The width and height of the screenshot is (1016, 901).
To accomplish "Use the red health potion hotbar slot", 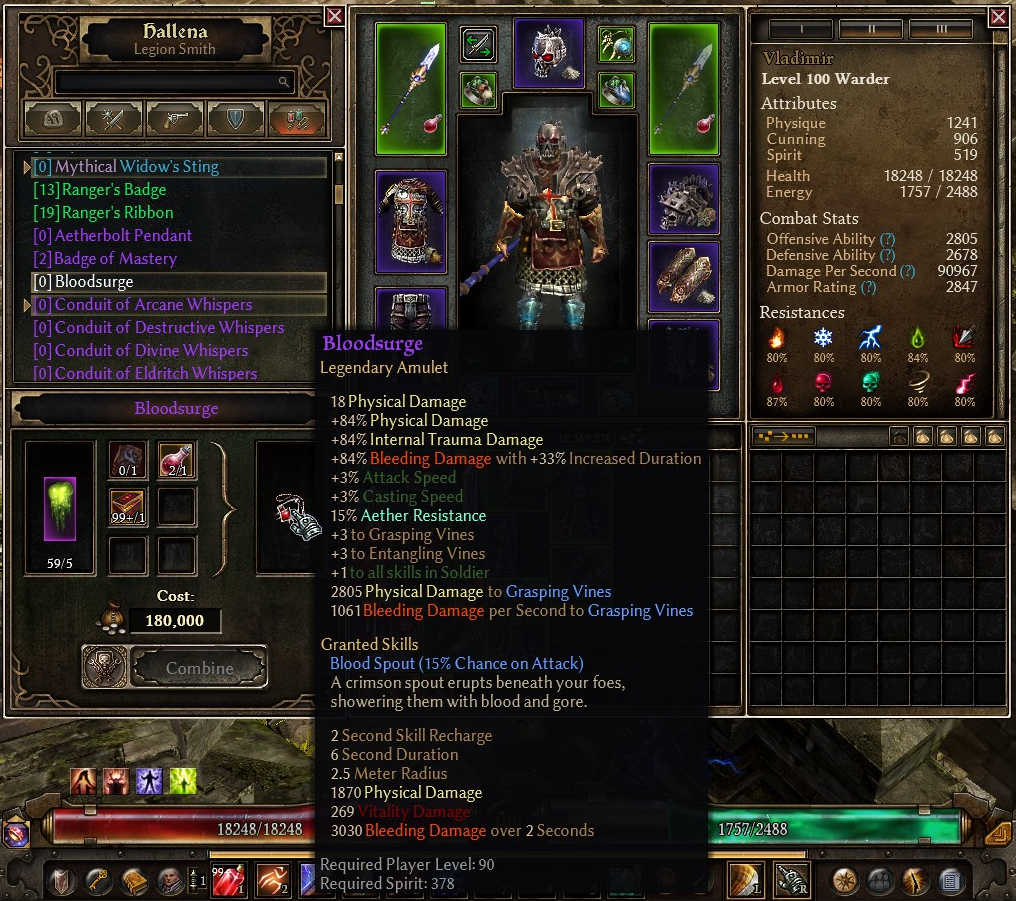I will coord(228,880).
